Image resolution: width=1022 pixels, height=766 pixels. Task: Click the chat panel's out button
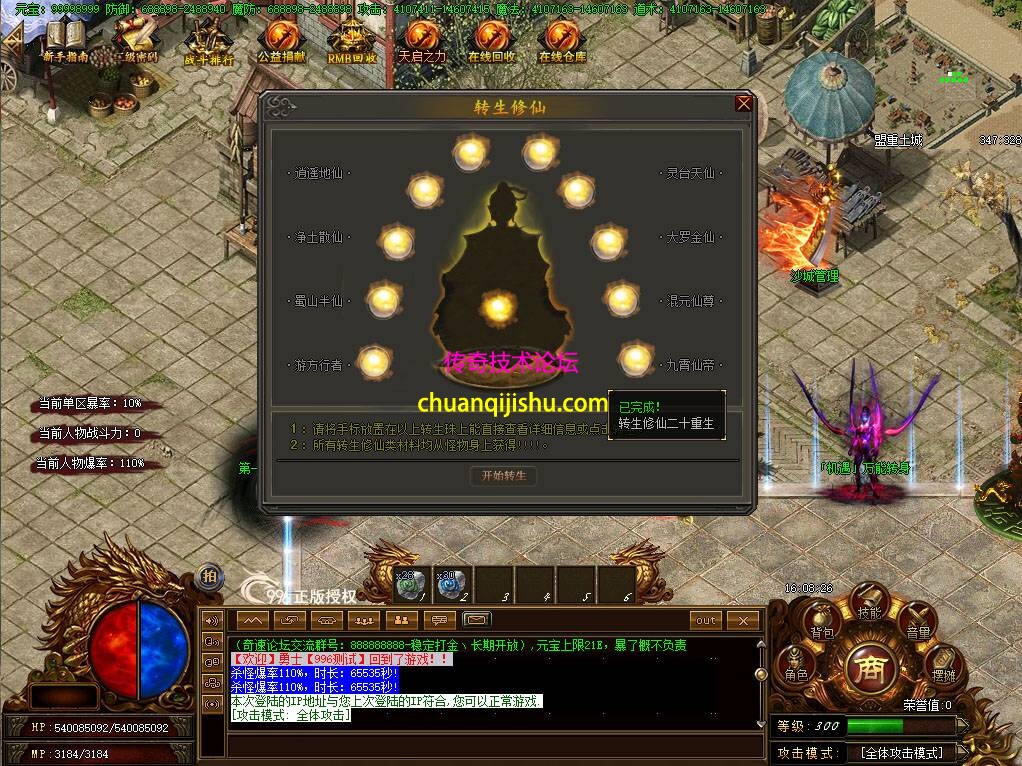706,620
